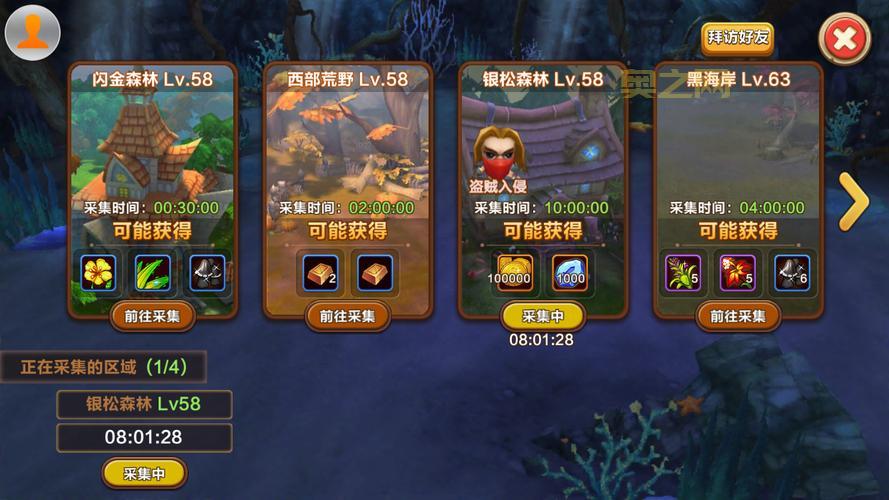This screenshot has width=889, height=500.
Task: Click 采集中 button in active areas panel
Action: click(x=144, y=473)
